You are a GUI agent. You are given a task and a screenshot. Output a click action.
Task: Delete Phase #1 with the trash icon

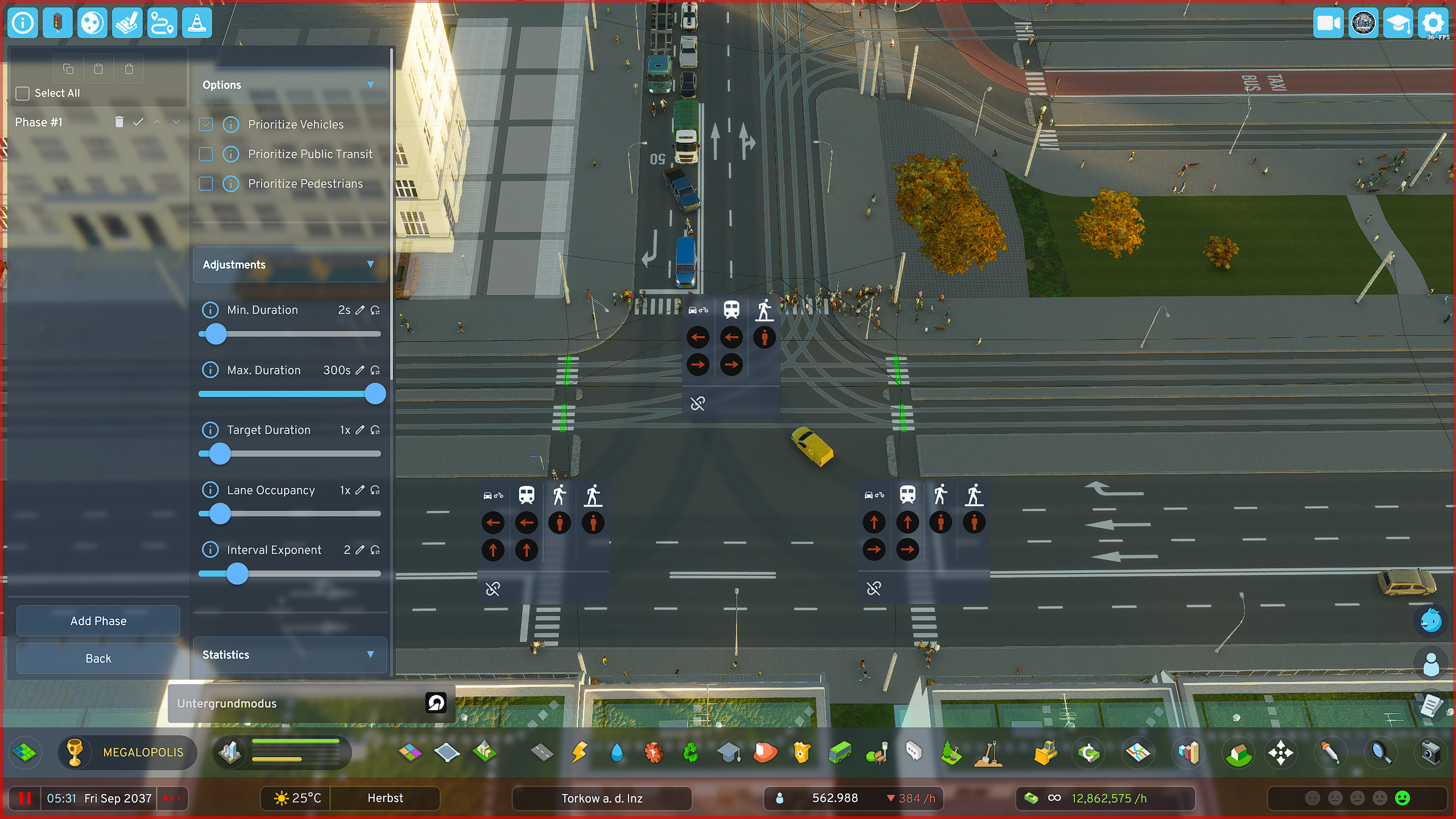coord(119,122)
